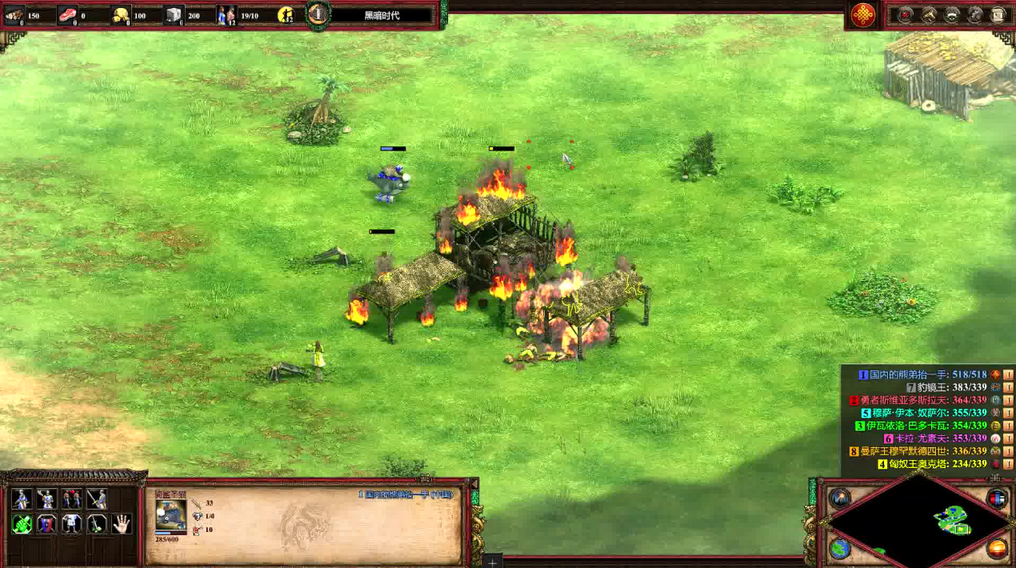Click the 黑暗时代 age banner

[x=380, y=15]
